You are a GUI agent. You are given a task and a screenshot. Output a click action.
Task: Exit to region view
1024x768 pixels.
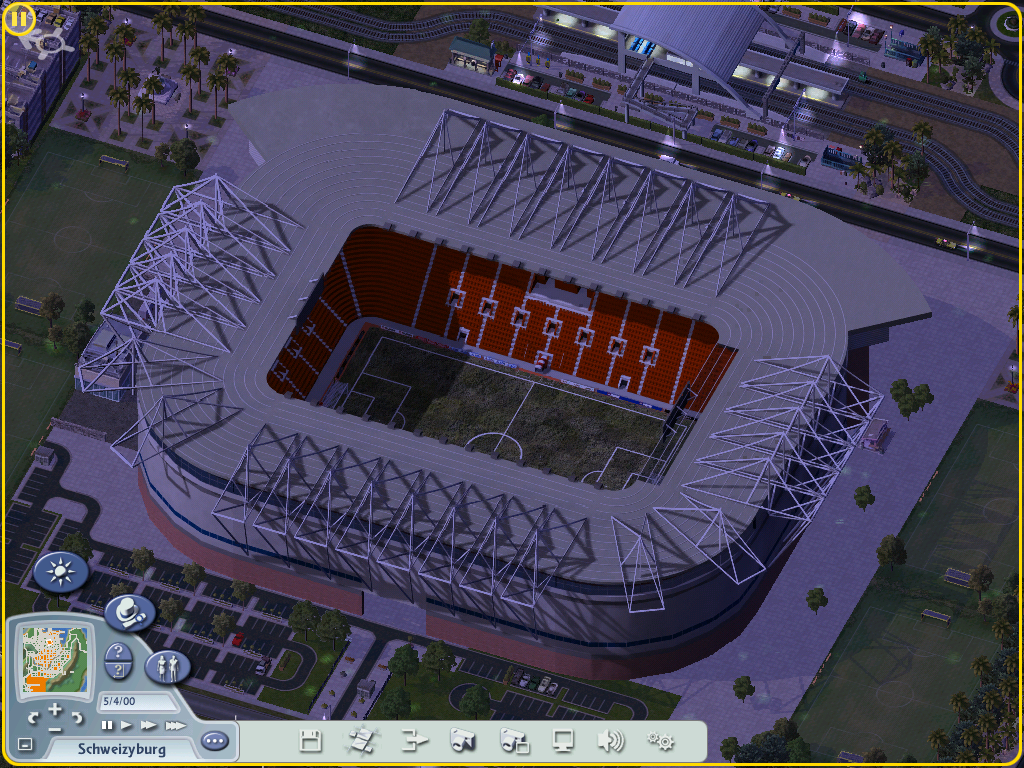click(x=360, y=741)
